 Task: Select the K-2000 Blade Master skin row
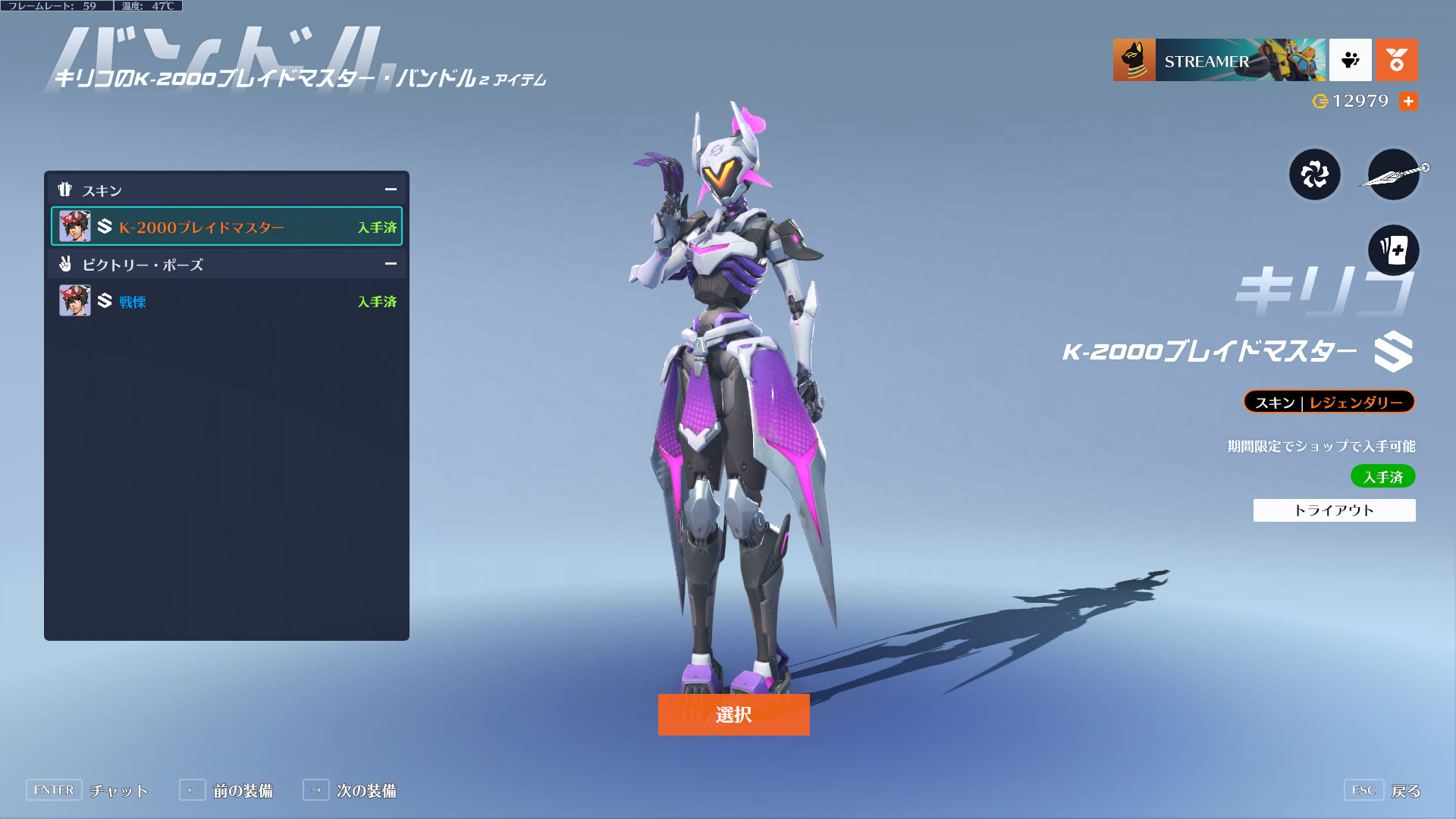[x=226, y=227]
